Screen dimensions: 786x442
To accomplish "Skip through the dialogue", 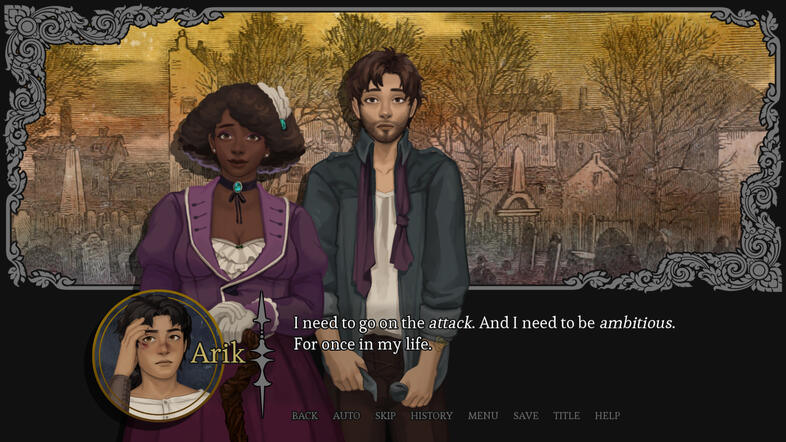I will [x=385, y=416].
